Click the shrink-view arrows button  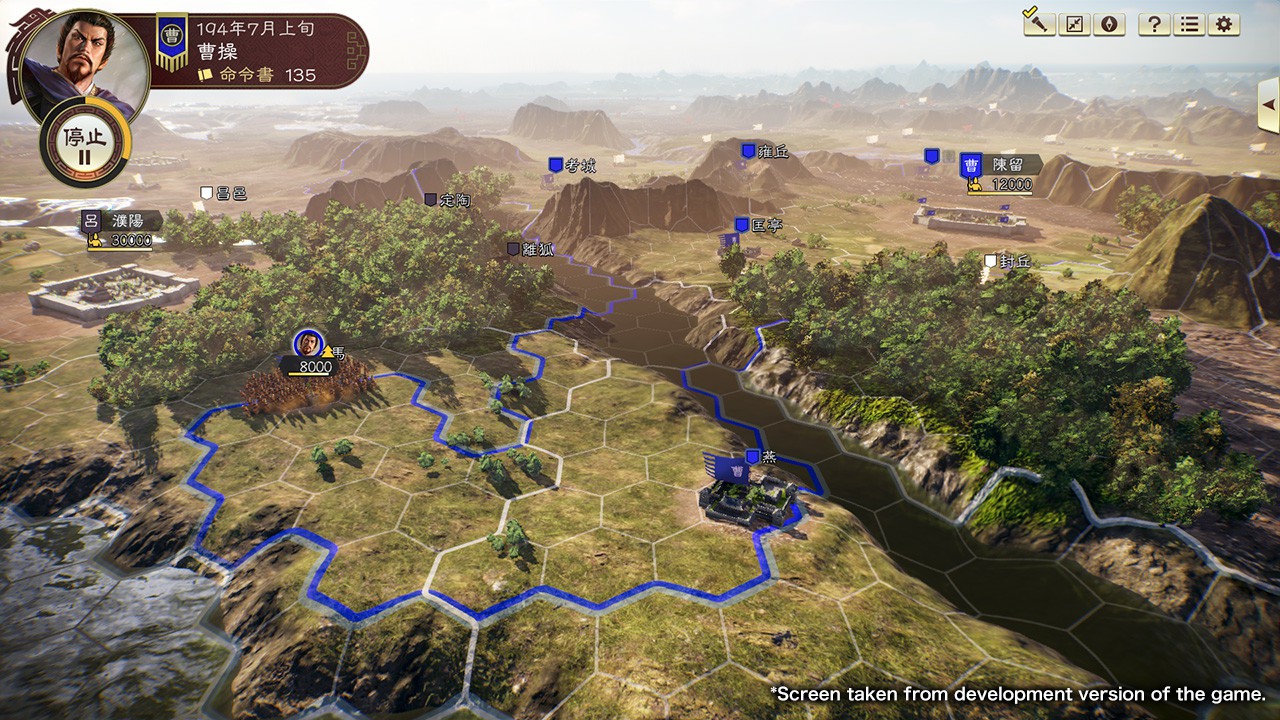1074,24
